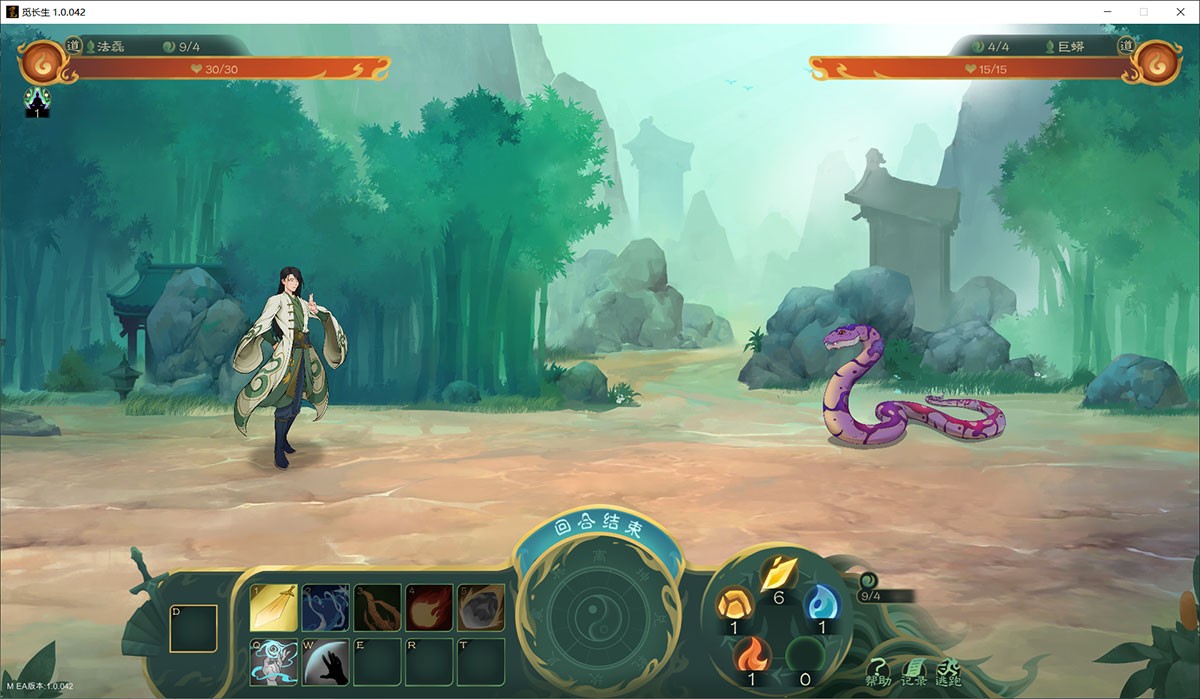Cast the wooden roots skill
The image size is (1200, 699).
(377, 608)
